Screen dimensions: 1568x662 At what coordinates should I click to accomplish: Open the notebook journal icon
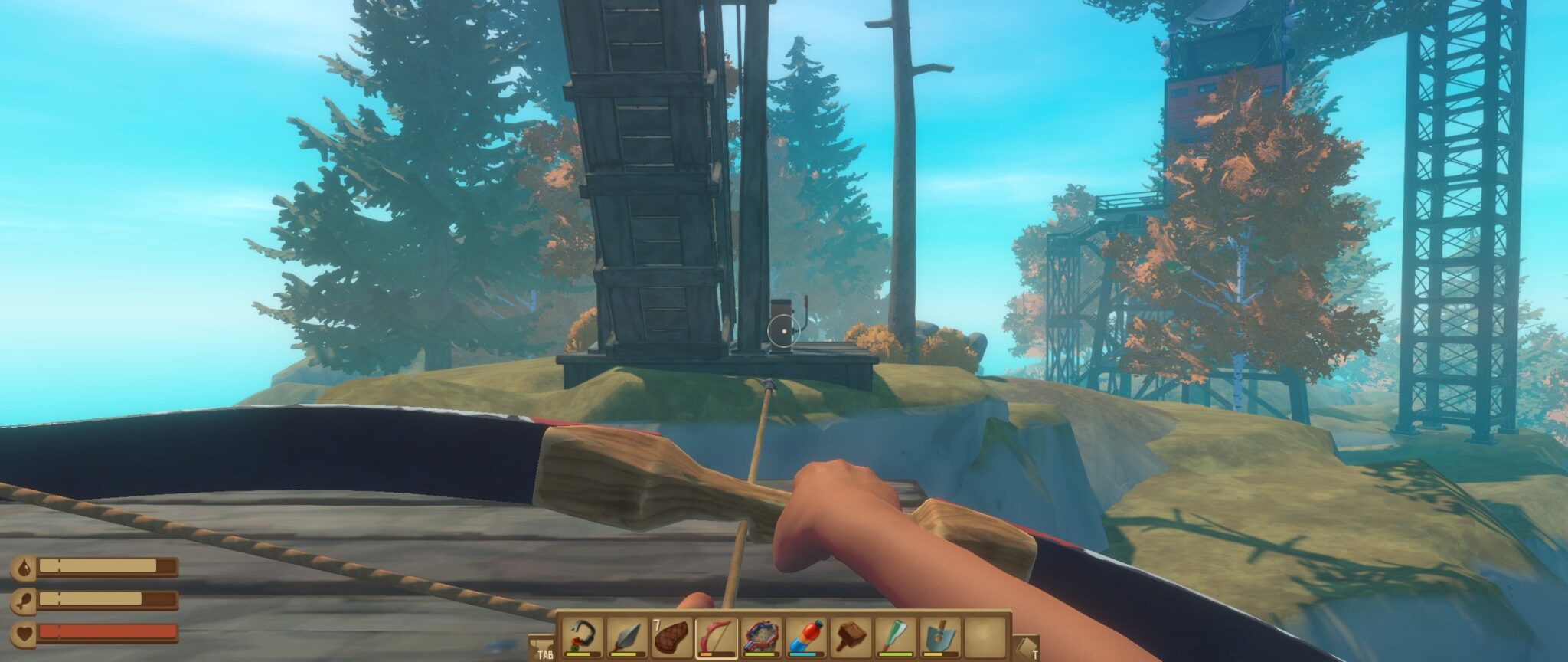(1027, 647)
